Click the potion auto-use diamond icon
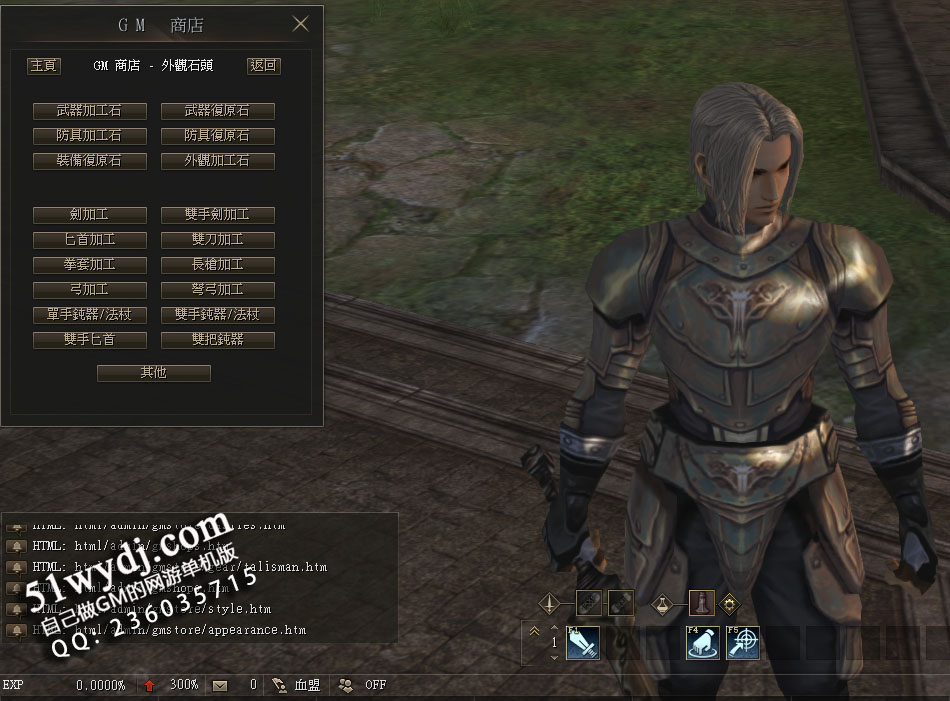 click(x=663, y=604)
